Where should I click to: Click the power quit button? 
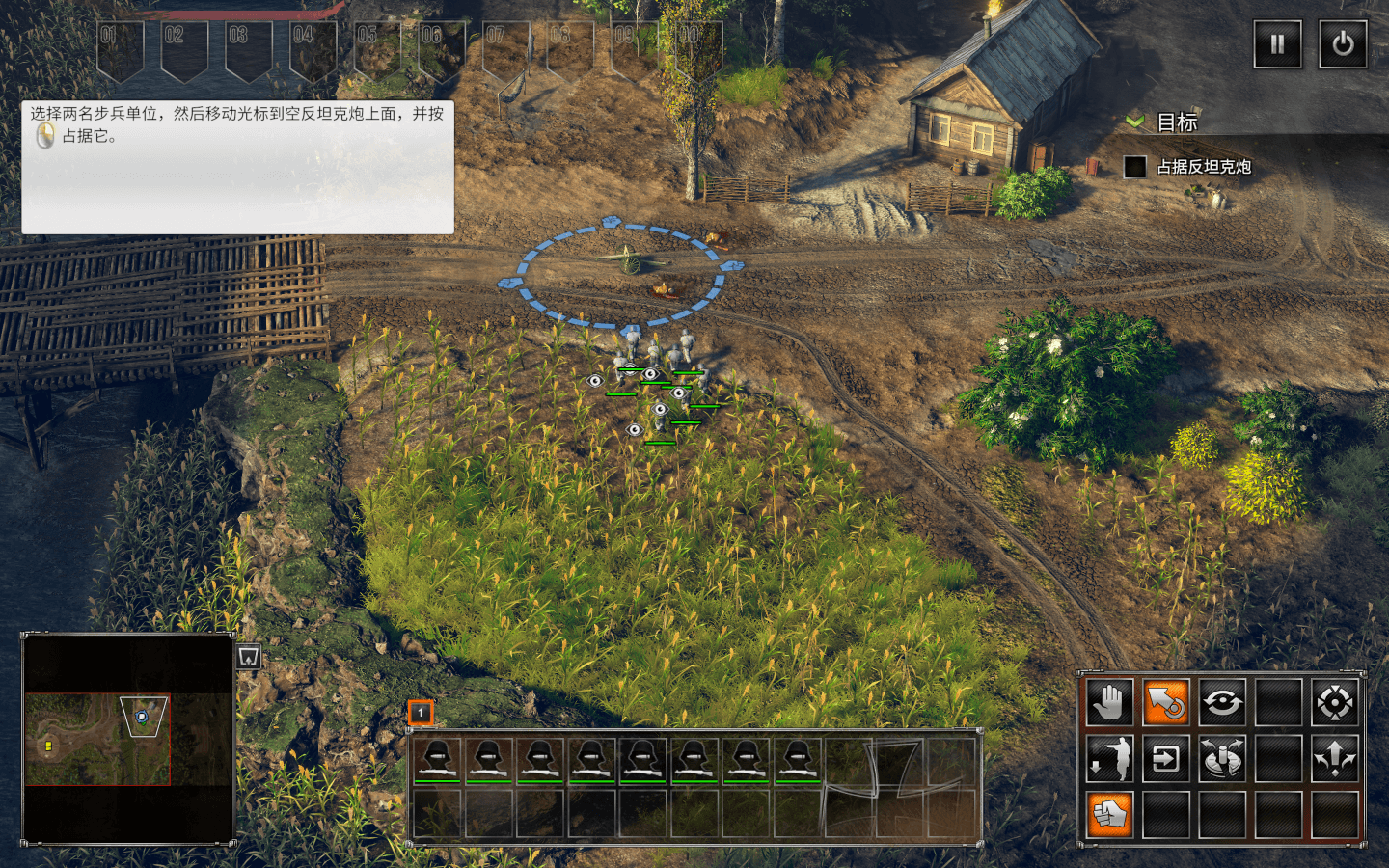coord(1343,44)
